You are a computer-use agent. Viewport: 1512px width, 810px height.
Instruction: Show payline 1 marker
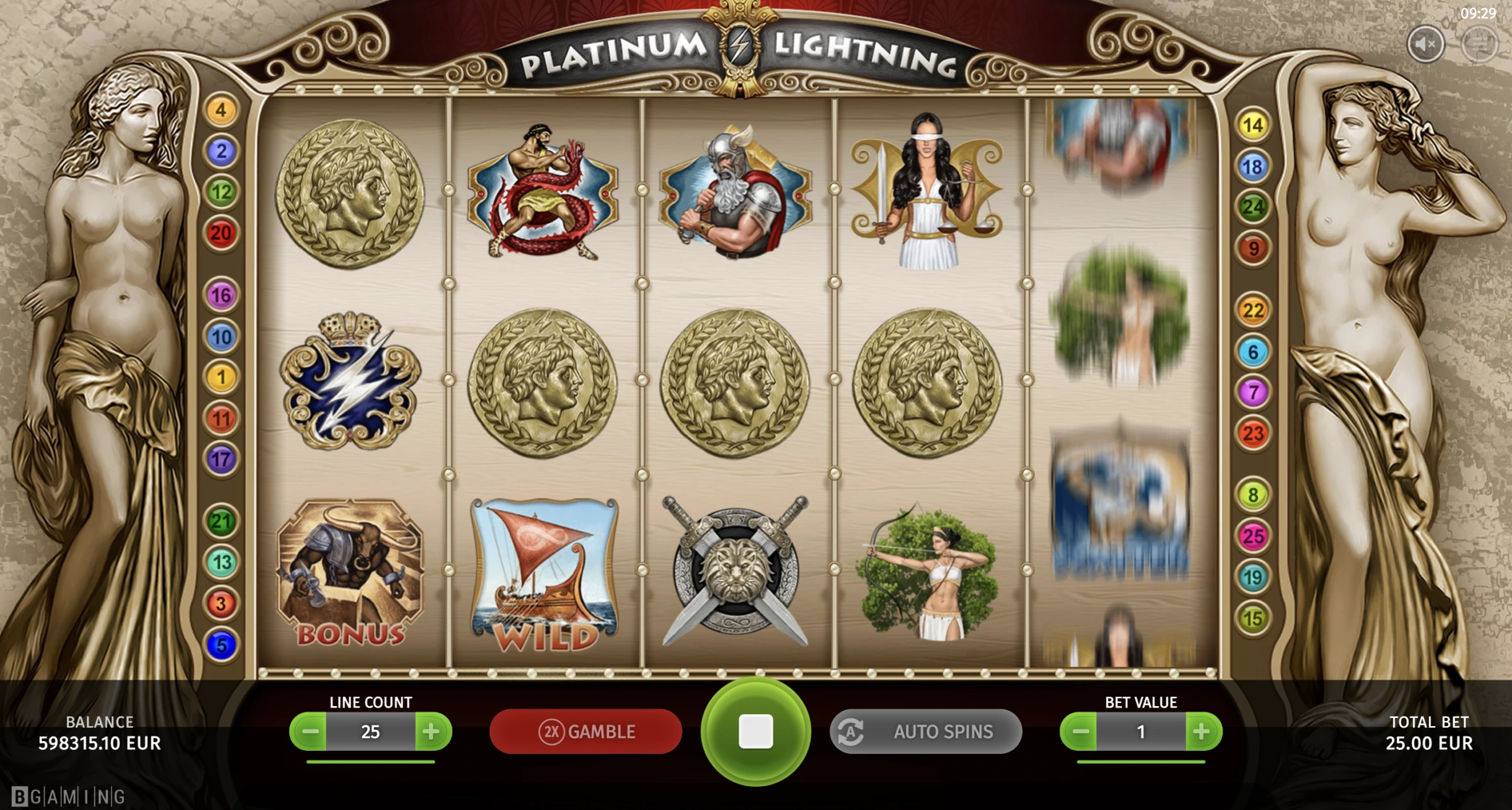(x=221, y=377)
